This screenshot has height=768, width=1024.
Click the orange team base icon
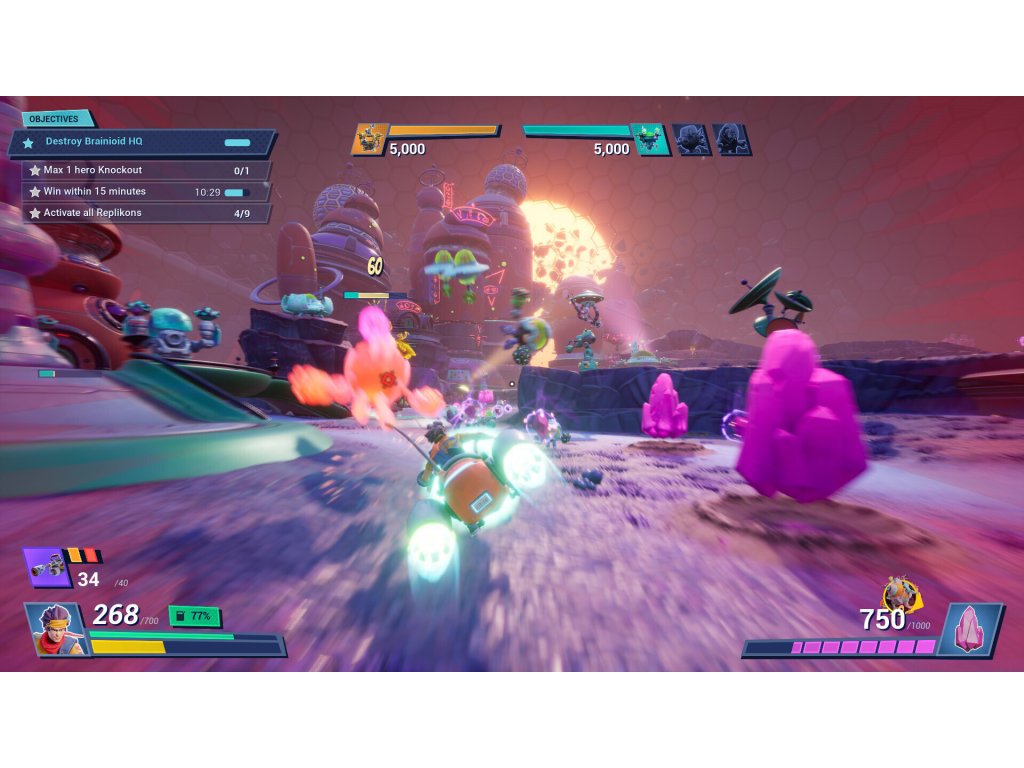(x=370, y=139)
